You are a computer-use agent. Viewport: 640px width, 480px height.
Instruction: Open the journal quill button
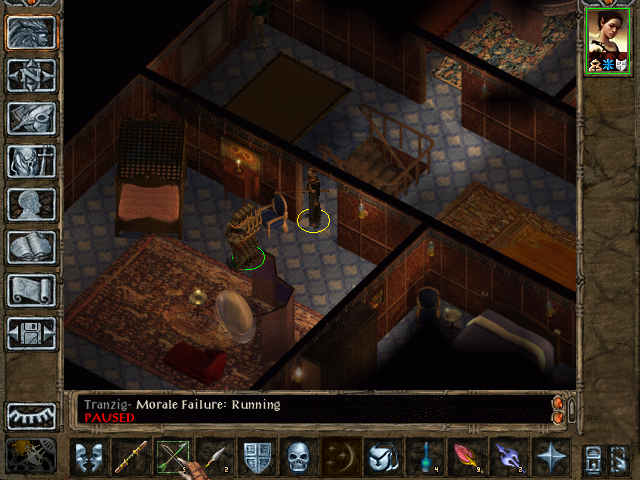(x=31, y=118)
